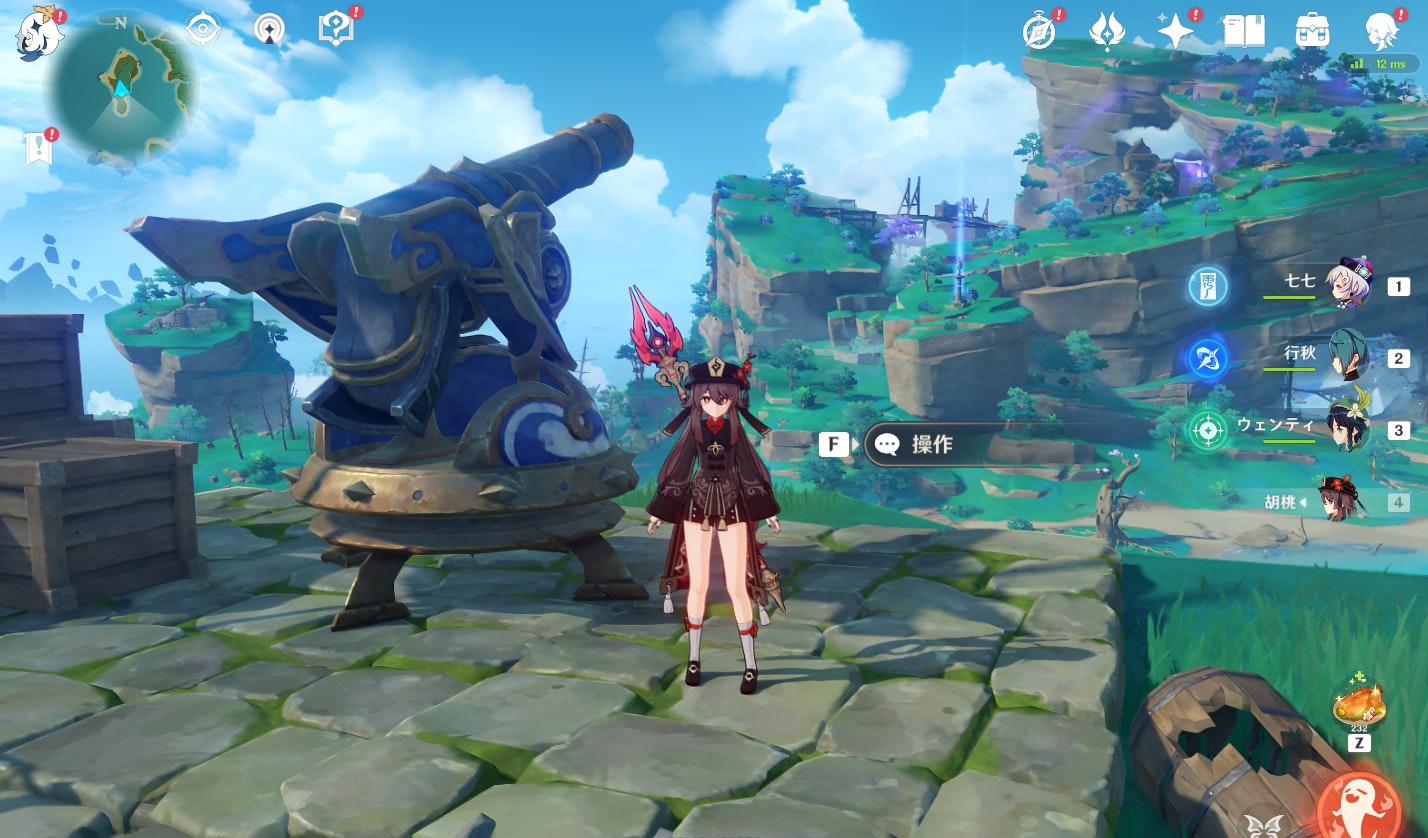This screenshot has height=838, width=1428.
Task: Switch to party member ウェンティ
Action: pos(1346,429)
